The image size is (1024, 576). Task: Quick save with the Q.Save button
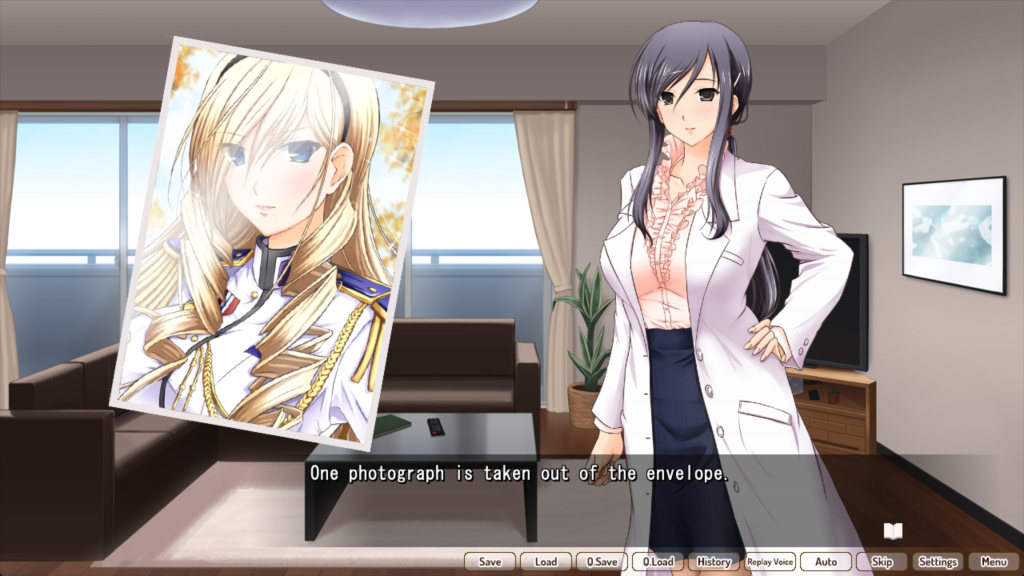coord(602,562)
